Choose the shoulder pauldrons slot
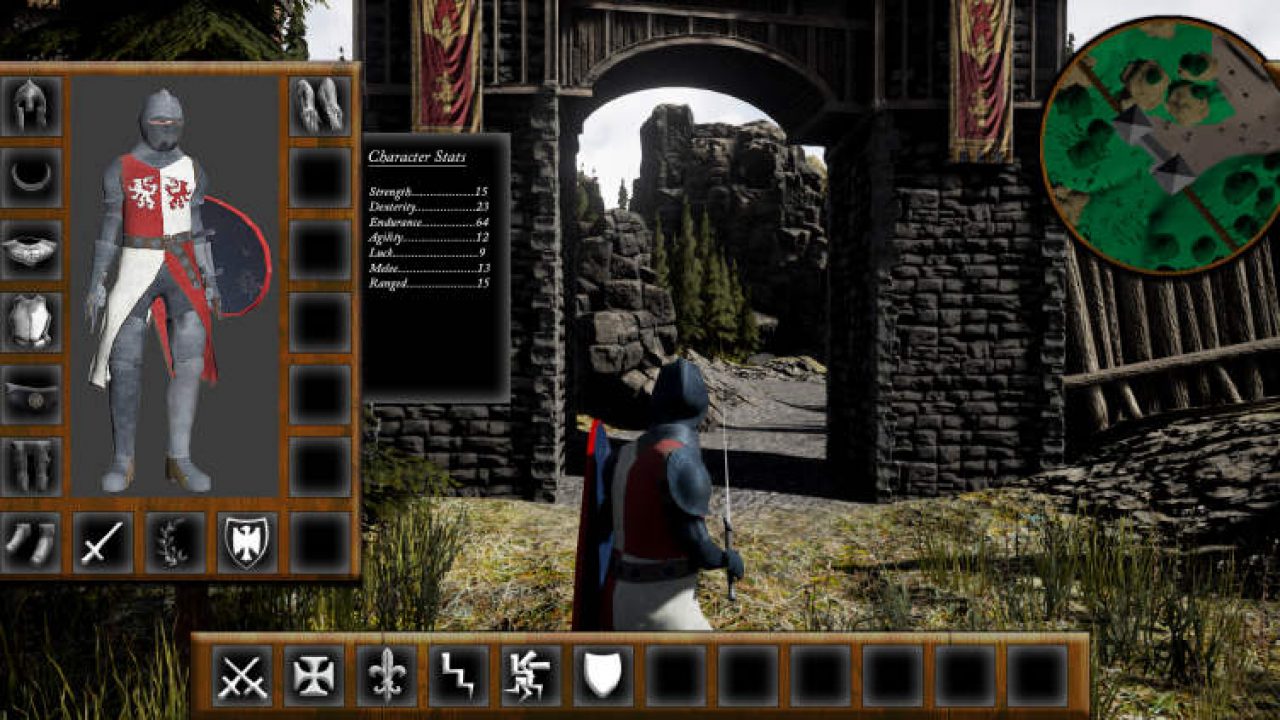1280x720 pixels. coord(31,249)
